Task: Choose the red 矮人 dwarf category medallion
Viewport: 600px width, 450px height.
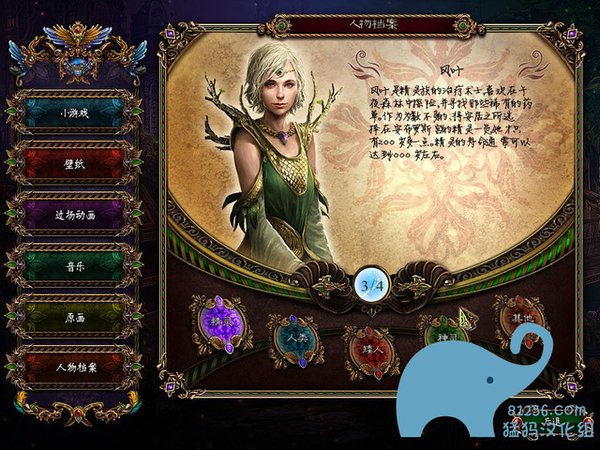Action: 371,349
